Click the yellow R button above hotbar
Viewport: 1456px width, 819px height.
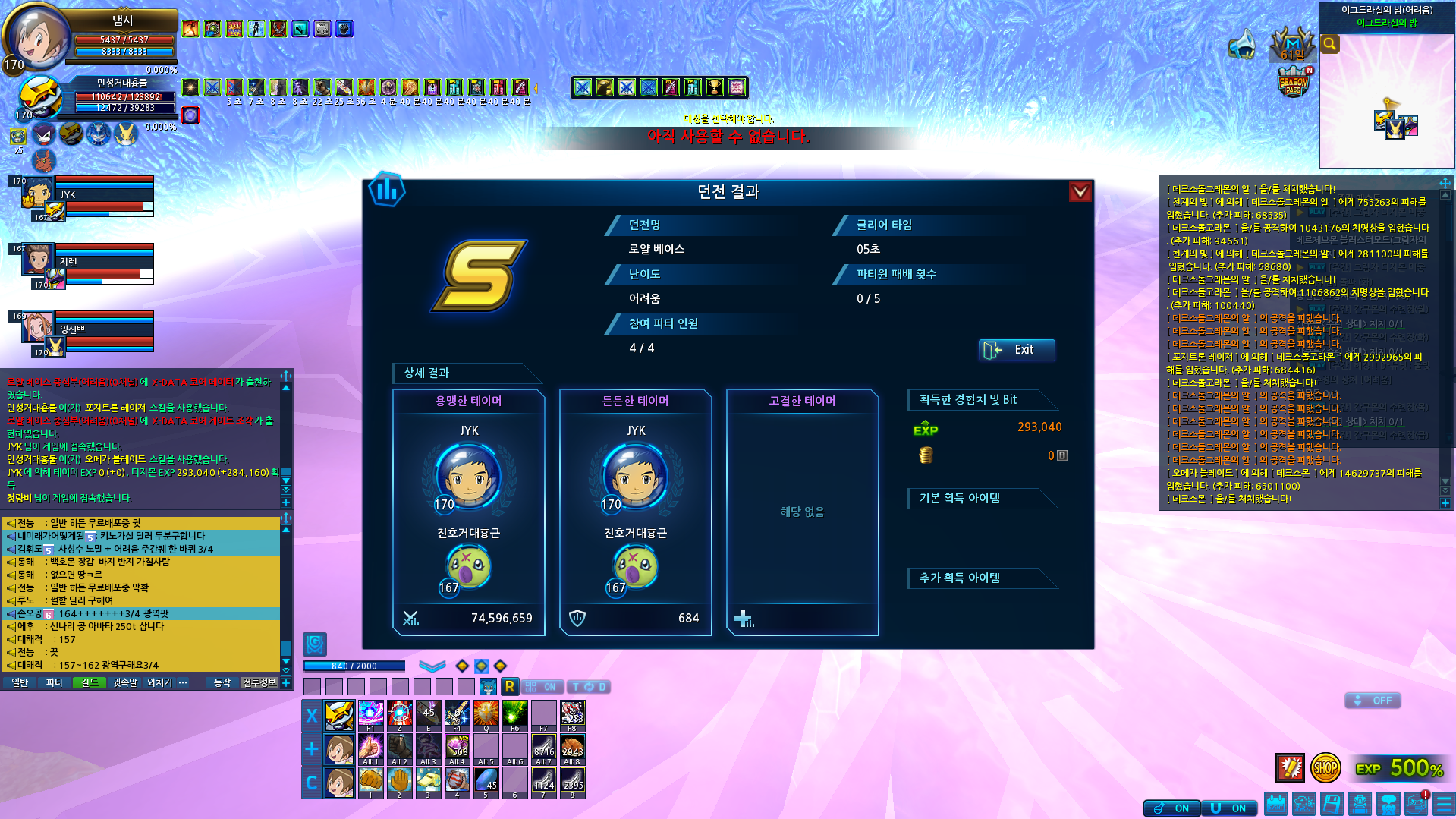click(510, 687)
